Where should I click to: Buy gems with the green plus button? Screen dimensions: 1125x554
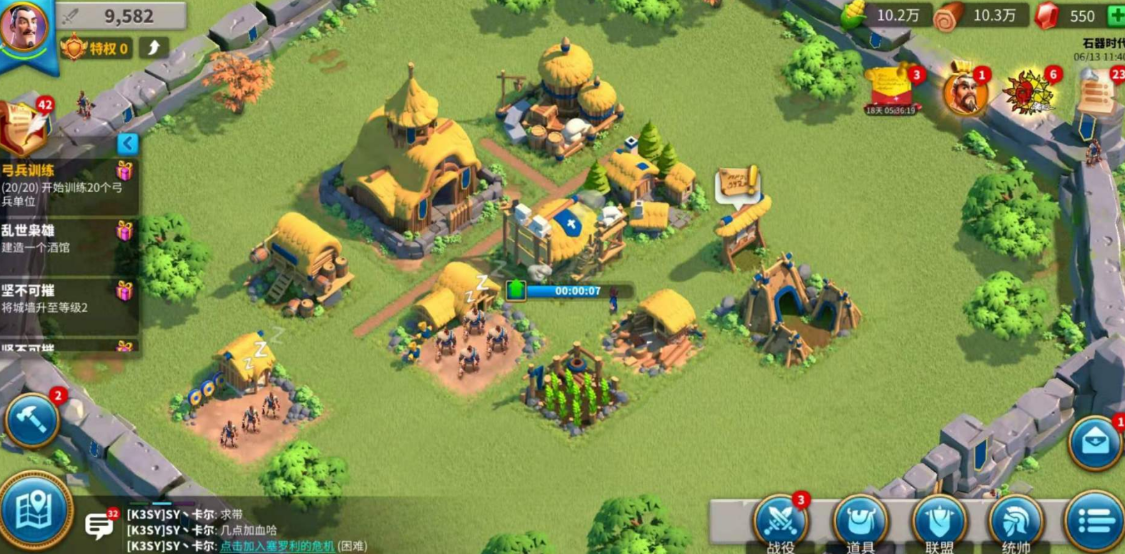click(1114, 16)
